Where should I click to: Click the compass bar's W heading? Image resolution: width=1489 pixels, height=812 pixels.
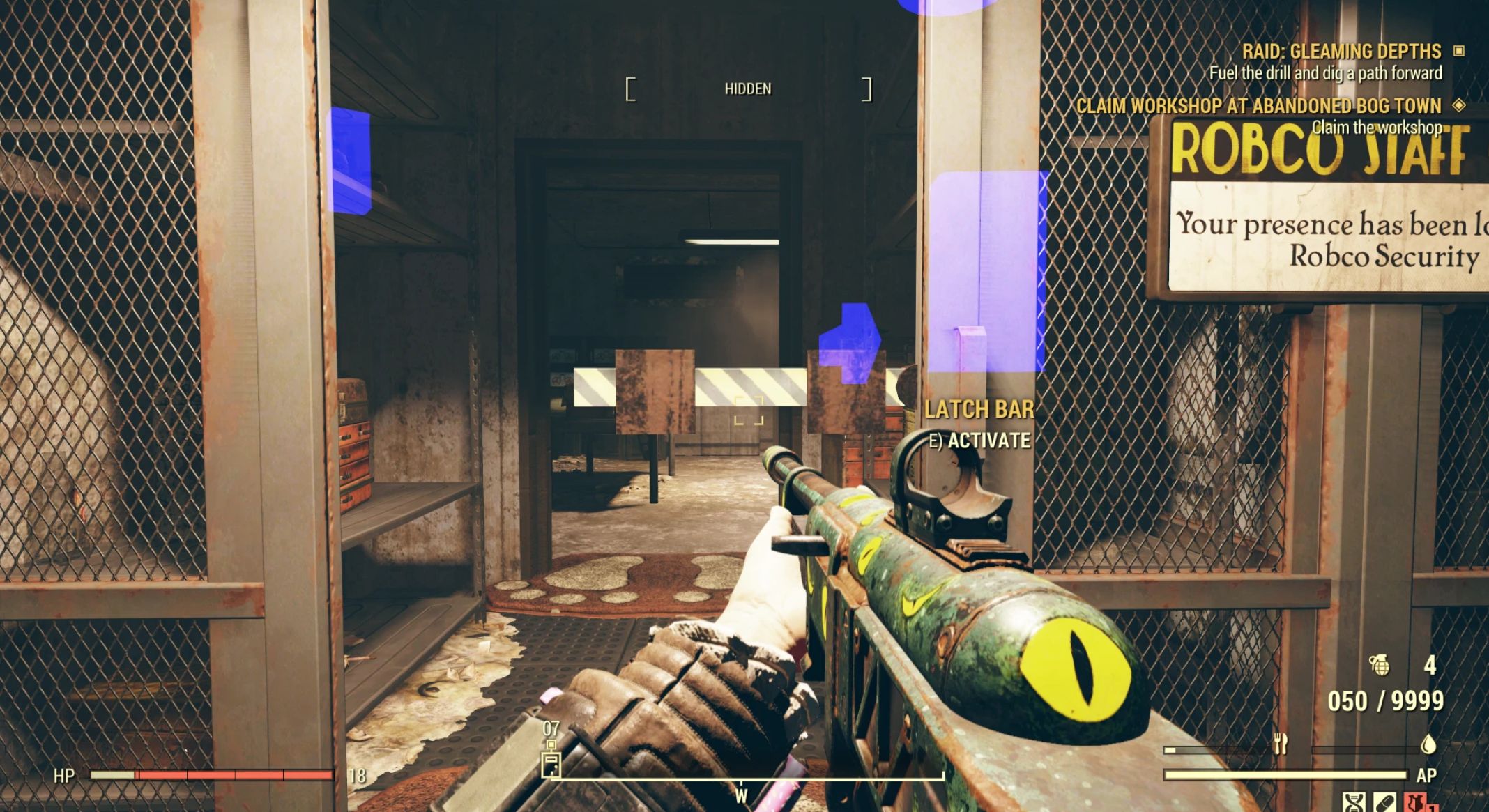(741, 795)
